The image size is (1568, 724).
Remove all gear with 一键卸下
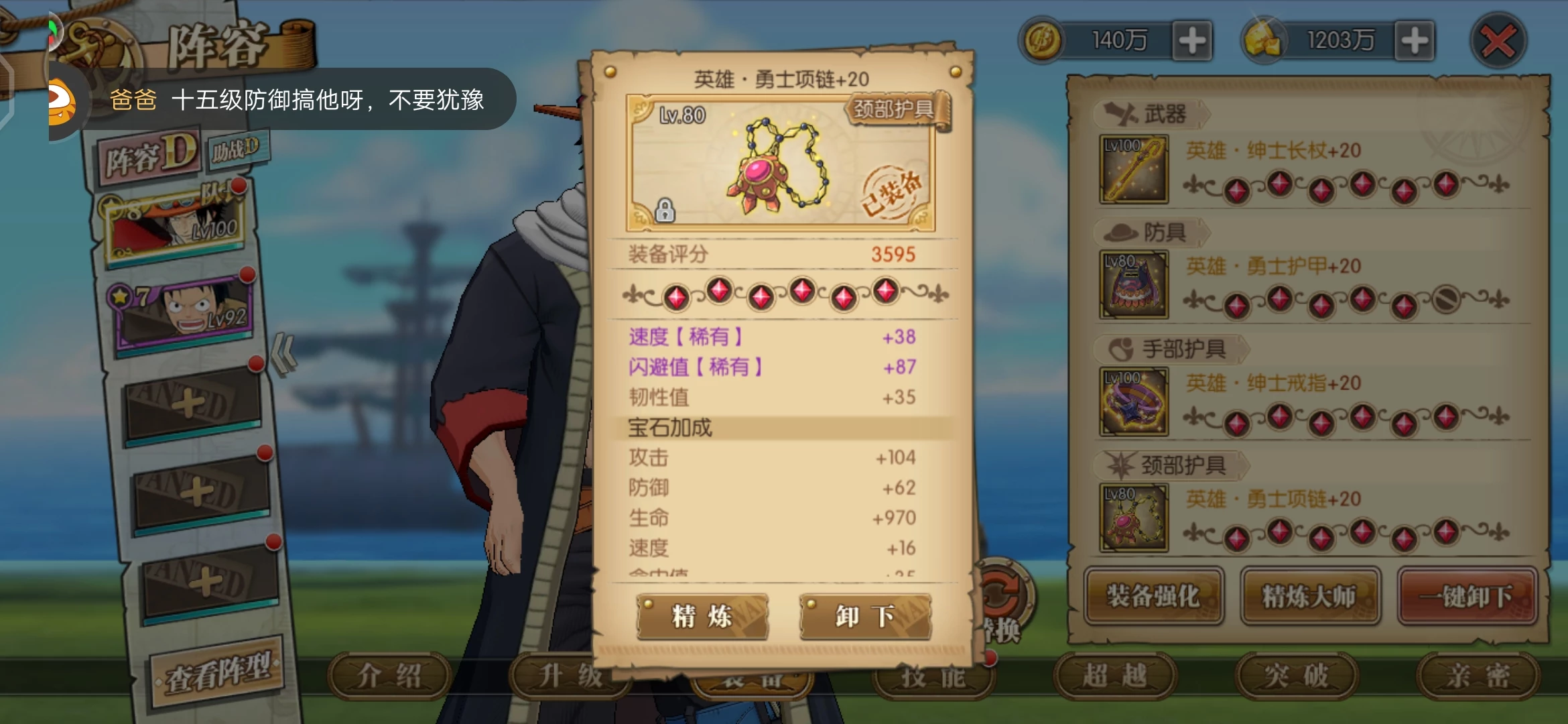[1467, 596]
